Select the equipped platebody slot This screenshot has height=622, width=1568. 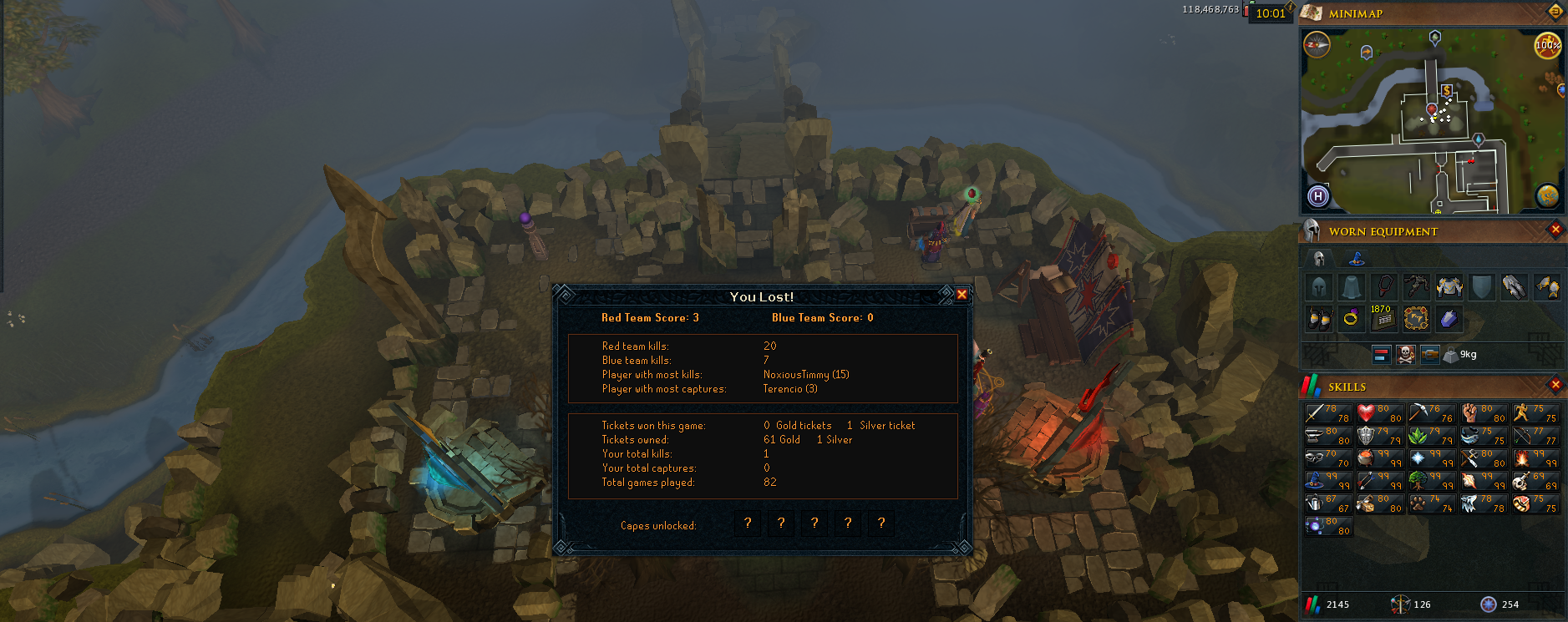(x=1449, y=288)
